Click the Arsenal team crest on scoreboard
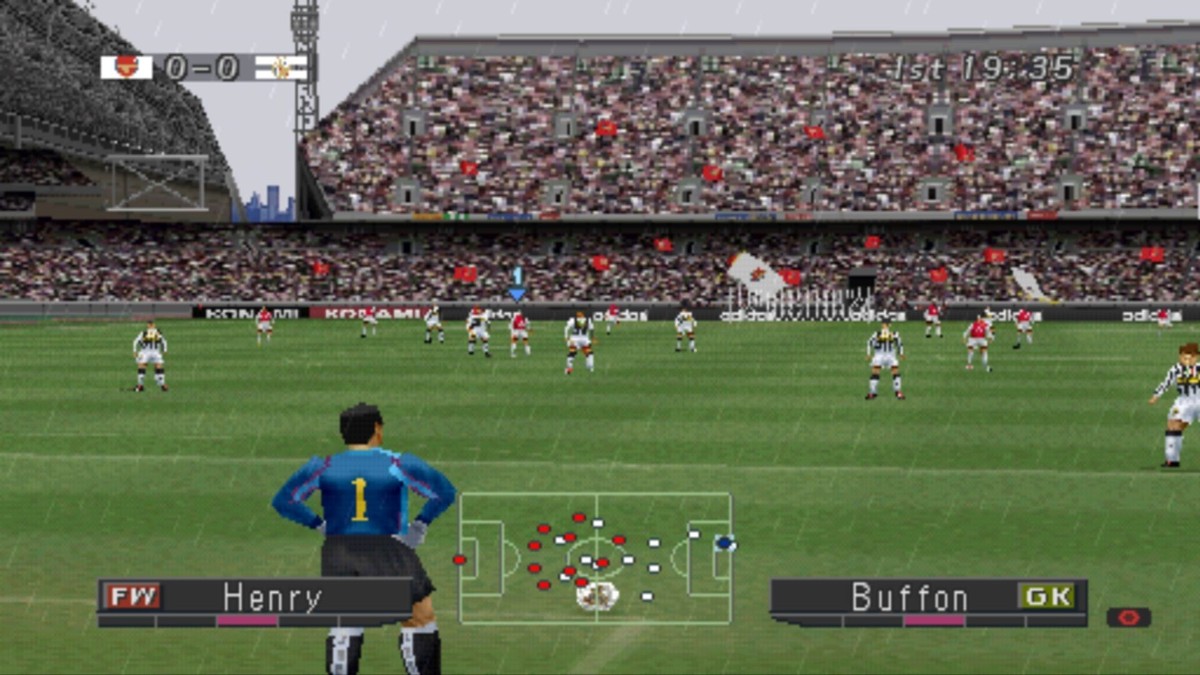This screenshot has width=1200, height=675. coord(127,67)
